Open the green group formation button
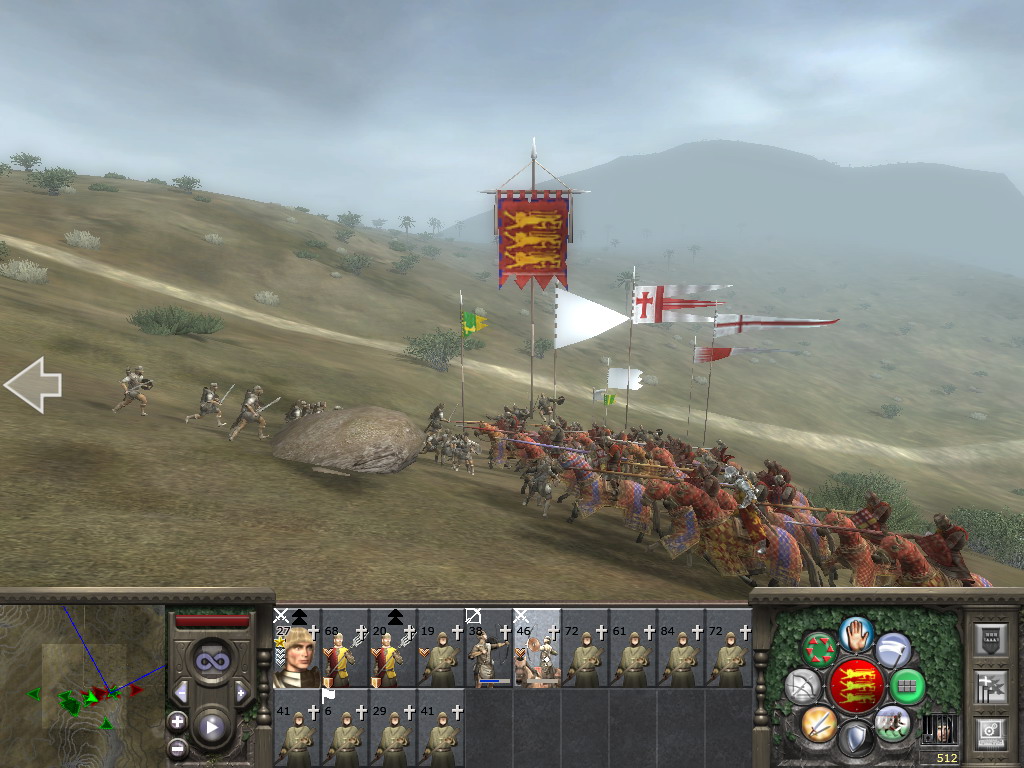Viewport: 1024px width, 768px height. (907, 686)
